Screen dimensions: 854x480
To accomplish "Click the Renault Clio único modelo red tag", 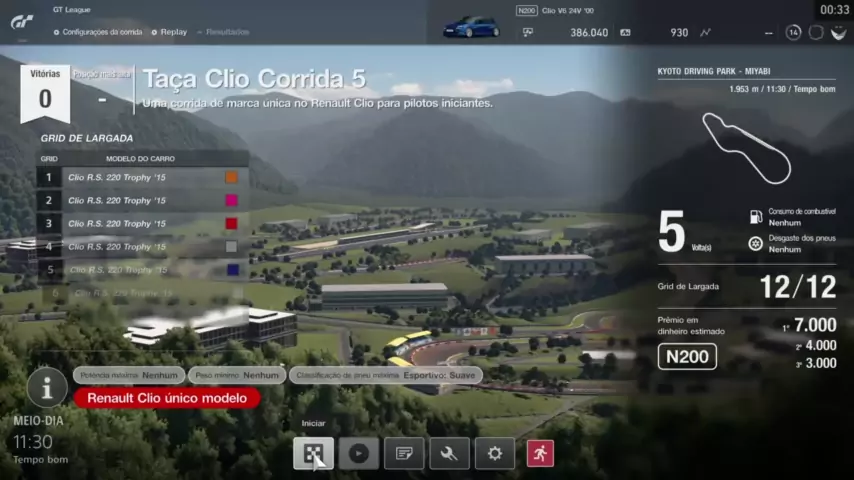I will tap(166, 398).
